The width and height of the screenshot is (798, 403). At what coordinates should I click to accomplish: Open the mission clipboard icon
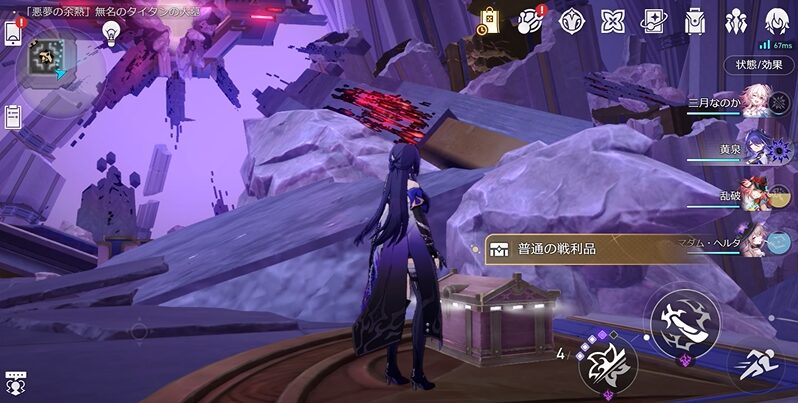[x=14, y=116]
